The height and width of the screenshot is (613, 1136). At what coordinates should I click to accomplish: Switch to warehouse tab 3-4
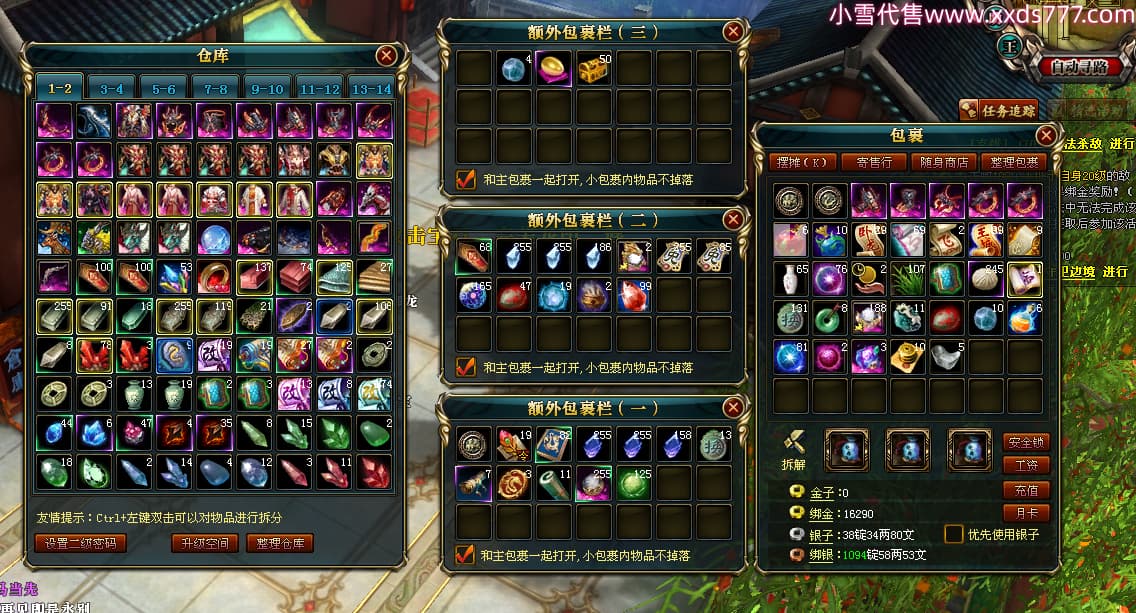(112, 88)
